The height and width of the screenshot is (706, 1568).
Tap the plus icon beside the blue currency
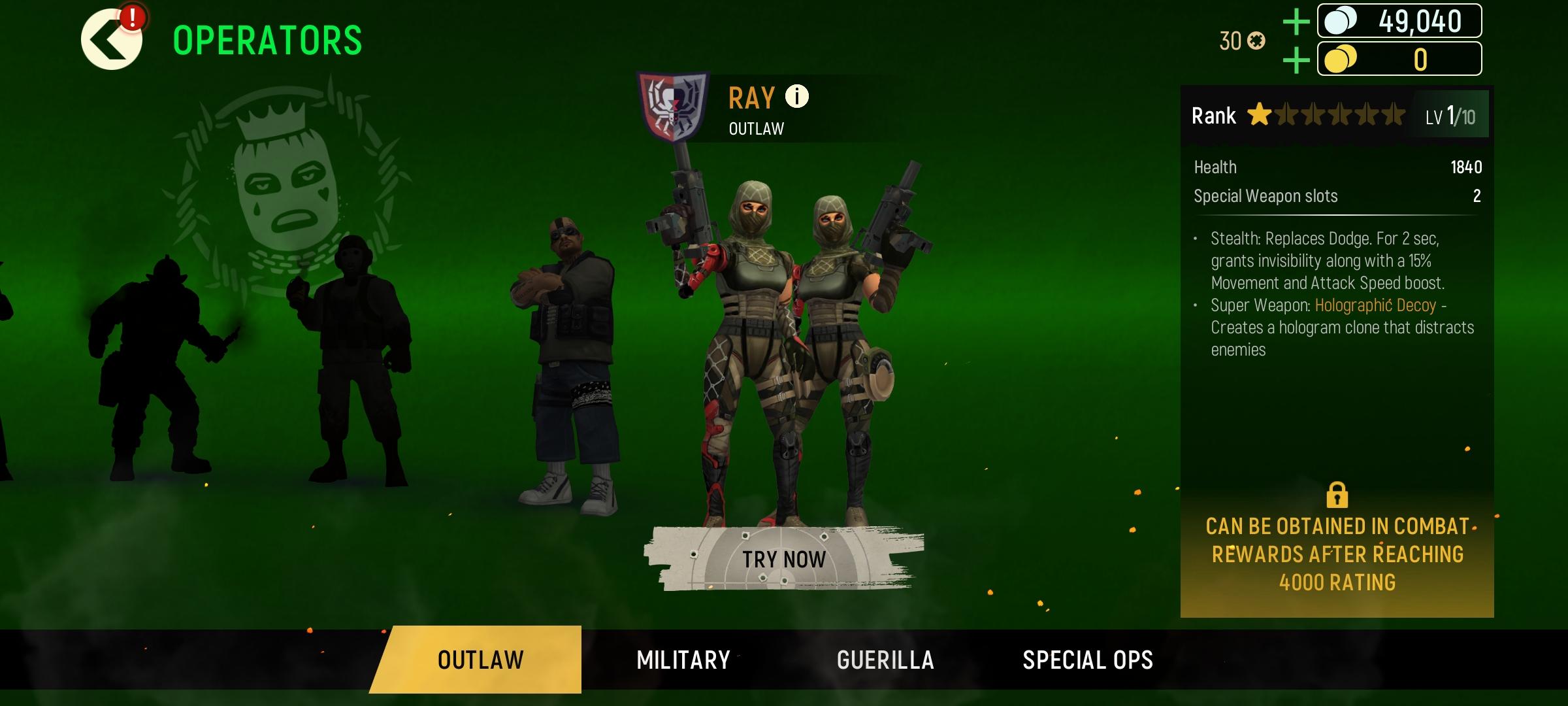(x=1296, y=20)
